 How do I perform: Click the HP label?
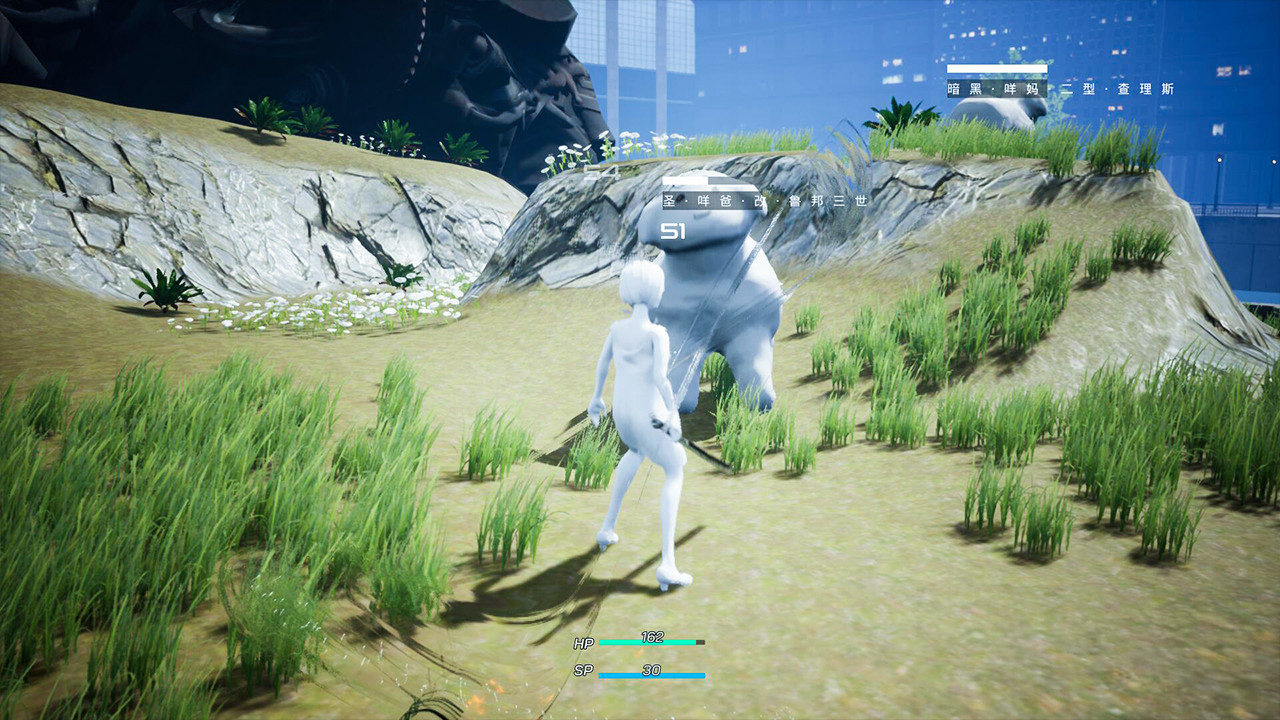tap(583, 643)
